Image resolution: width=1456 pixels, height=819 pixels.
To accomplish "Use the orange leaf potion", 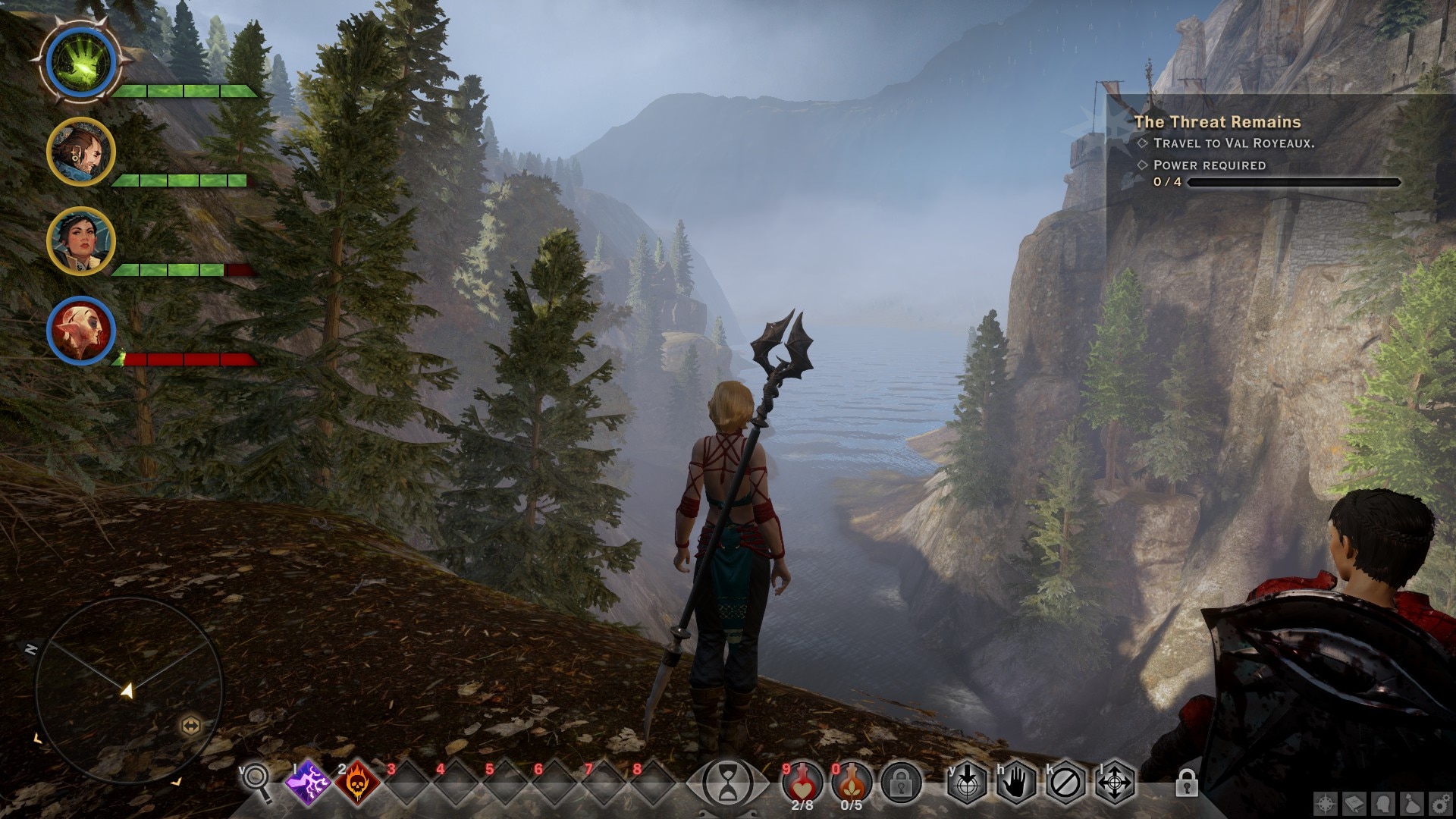I will (852, 780).
